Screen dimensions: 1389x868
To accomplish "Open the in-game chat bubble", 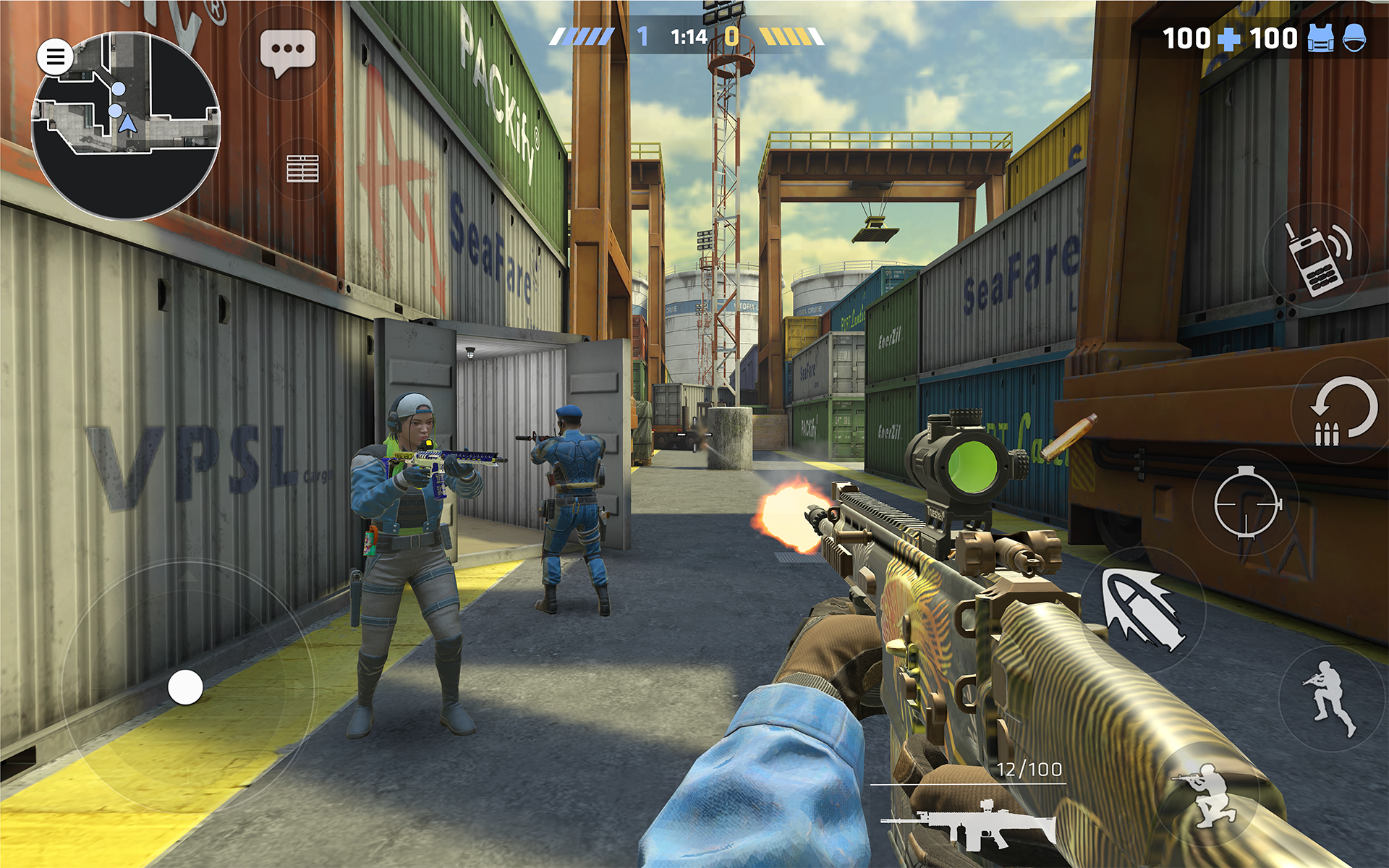I will click(x=289, y=52).
